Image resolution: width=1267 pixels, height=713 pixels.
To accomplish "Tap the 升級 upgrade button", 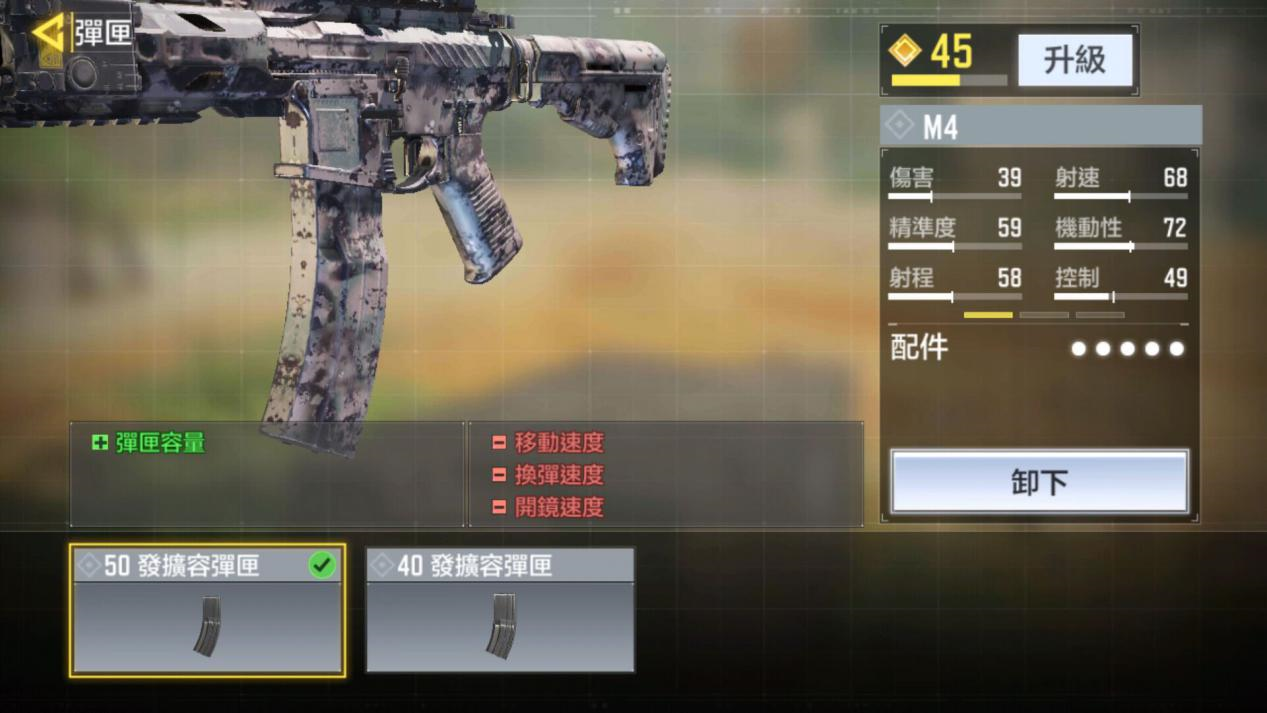I will [1075, 60].
